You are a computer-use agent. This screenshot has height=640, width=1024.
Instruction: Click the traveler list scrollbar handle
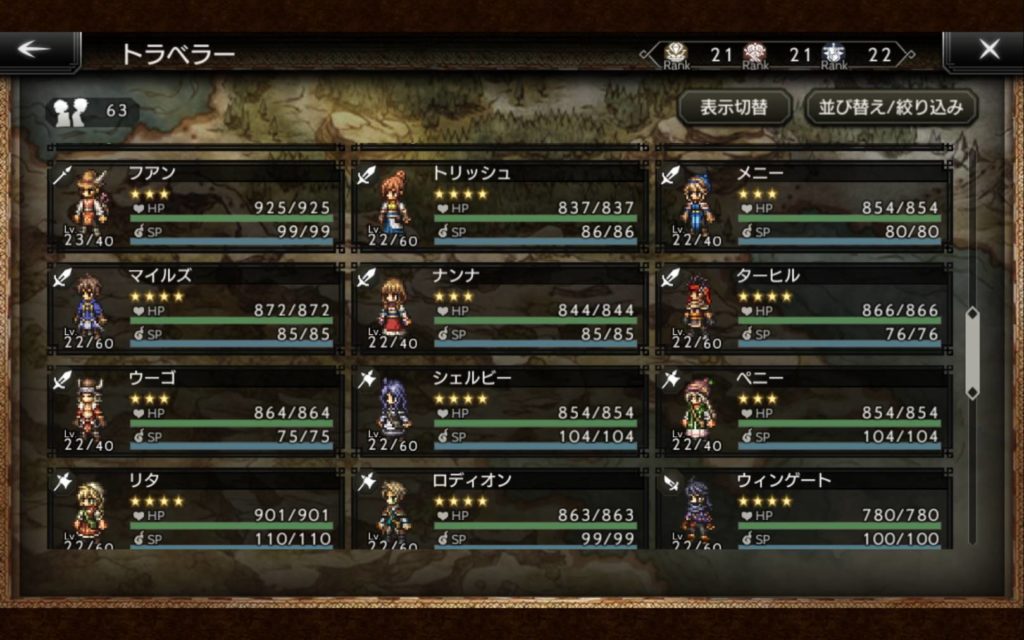coord(971,355)
